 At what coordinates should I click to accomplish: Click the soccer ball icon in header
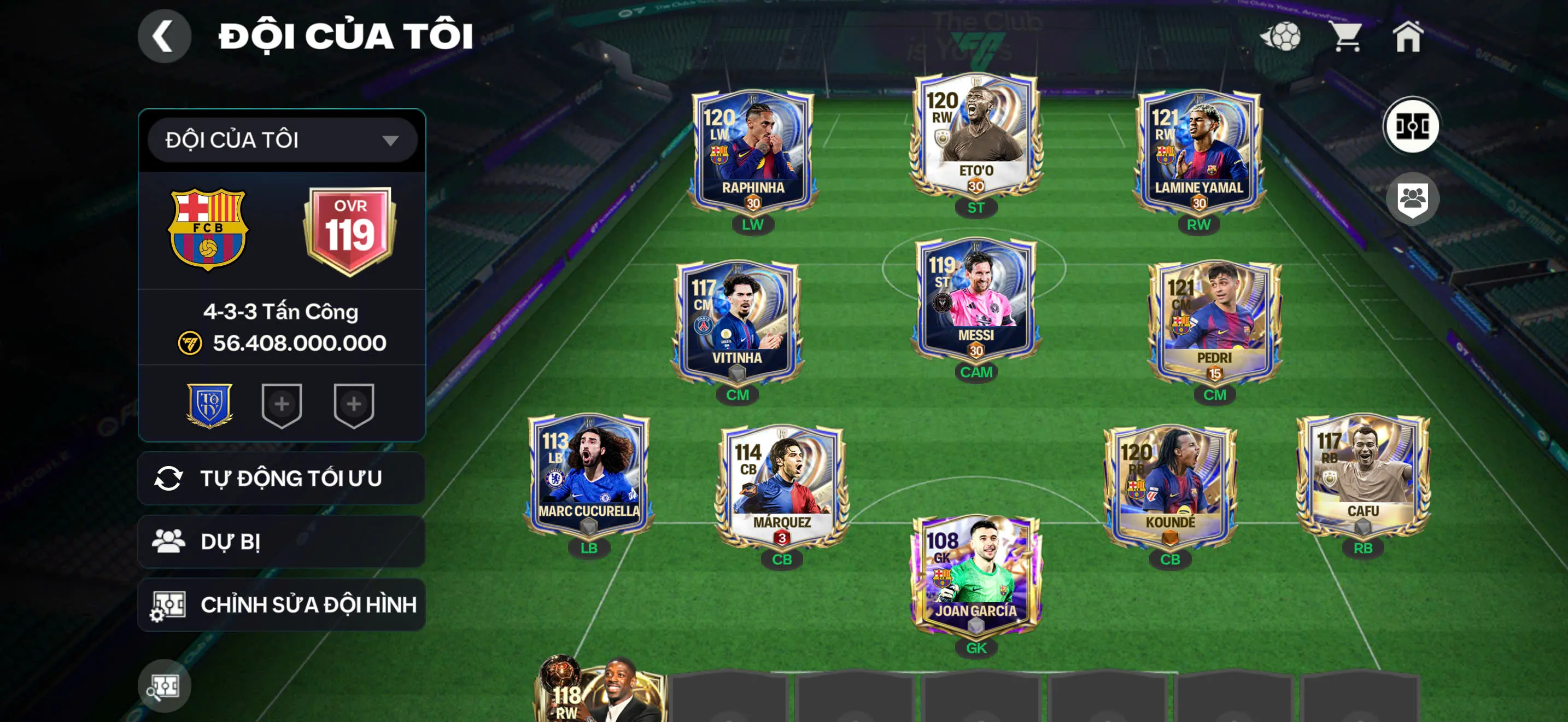pyautogui.click(x=1282, y=37)
